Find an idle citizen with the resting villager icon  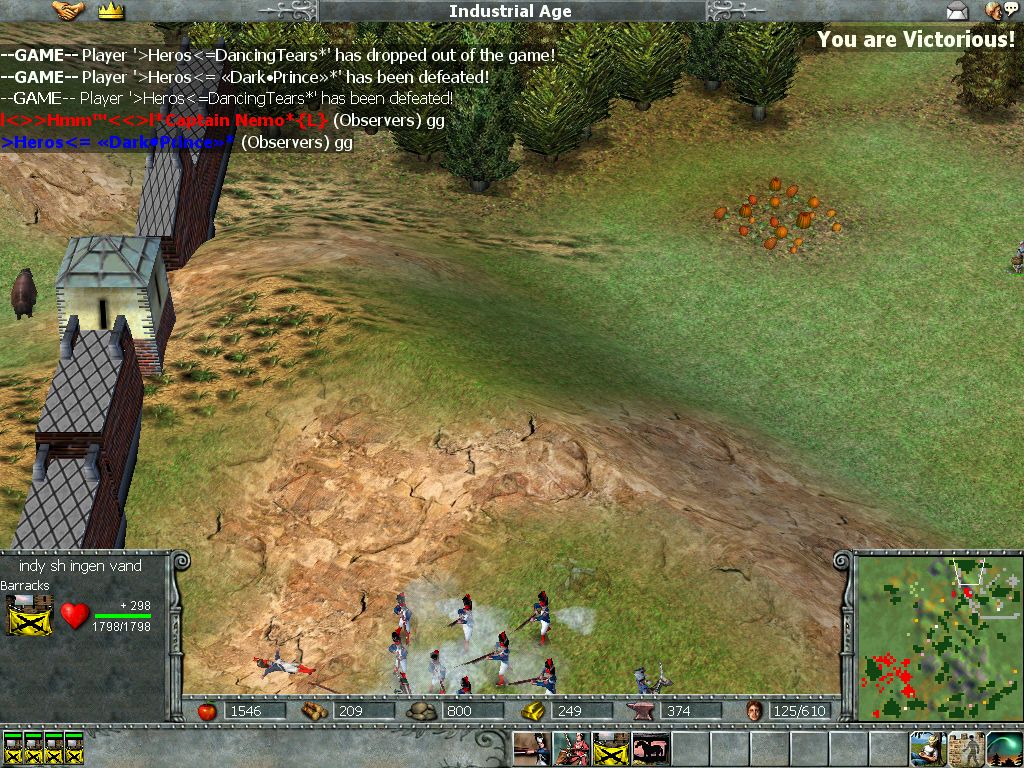click(926, 749)
